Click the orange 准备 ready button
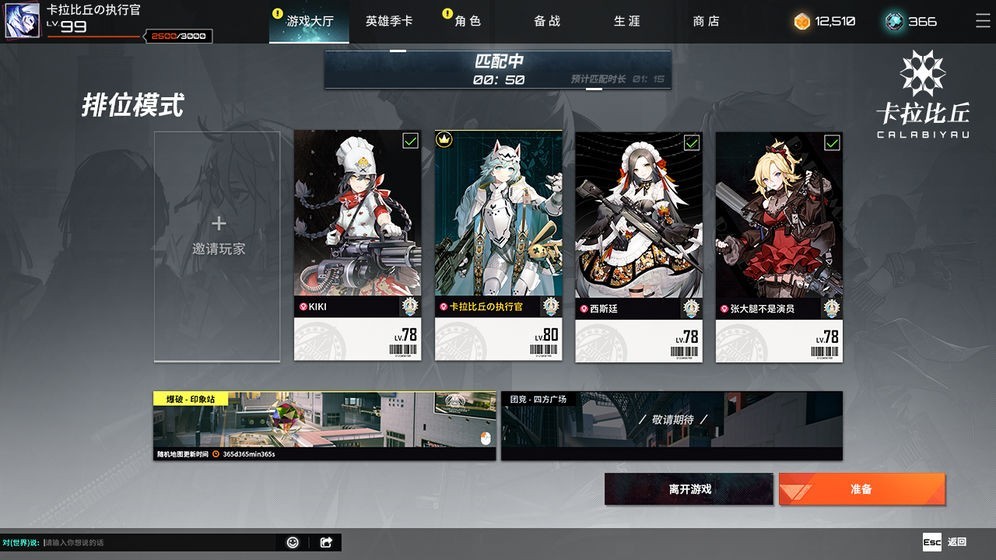The width and height of the screenshot is (996, 560). (x=861, y=489)
